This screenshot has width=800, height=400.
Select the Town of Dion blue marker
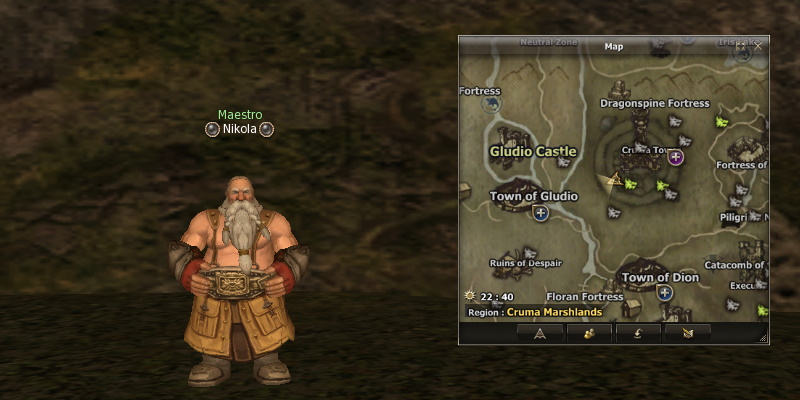click(664, 293)
